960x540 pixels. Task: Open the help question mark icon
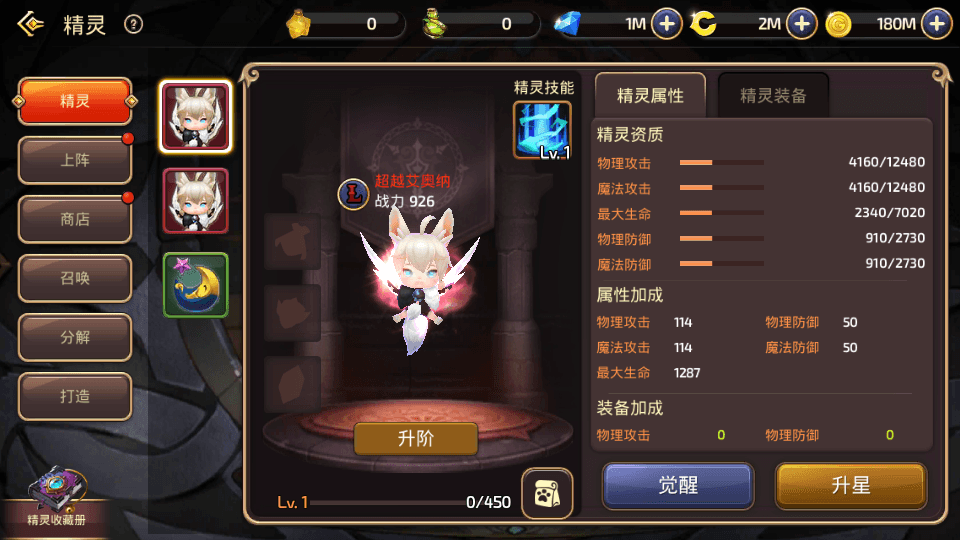click(133, 25)
